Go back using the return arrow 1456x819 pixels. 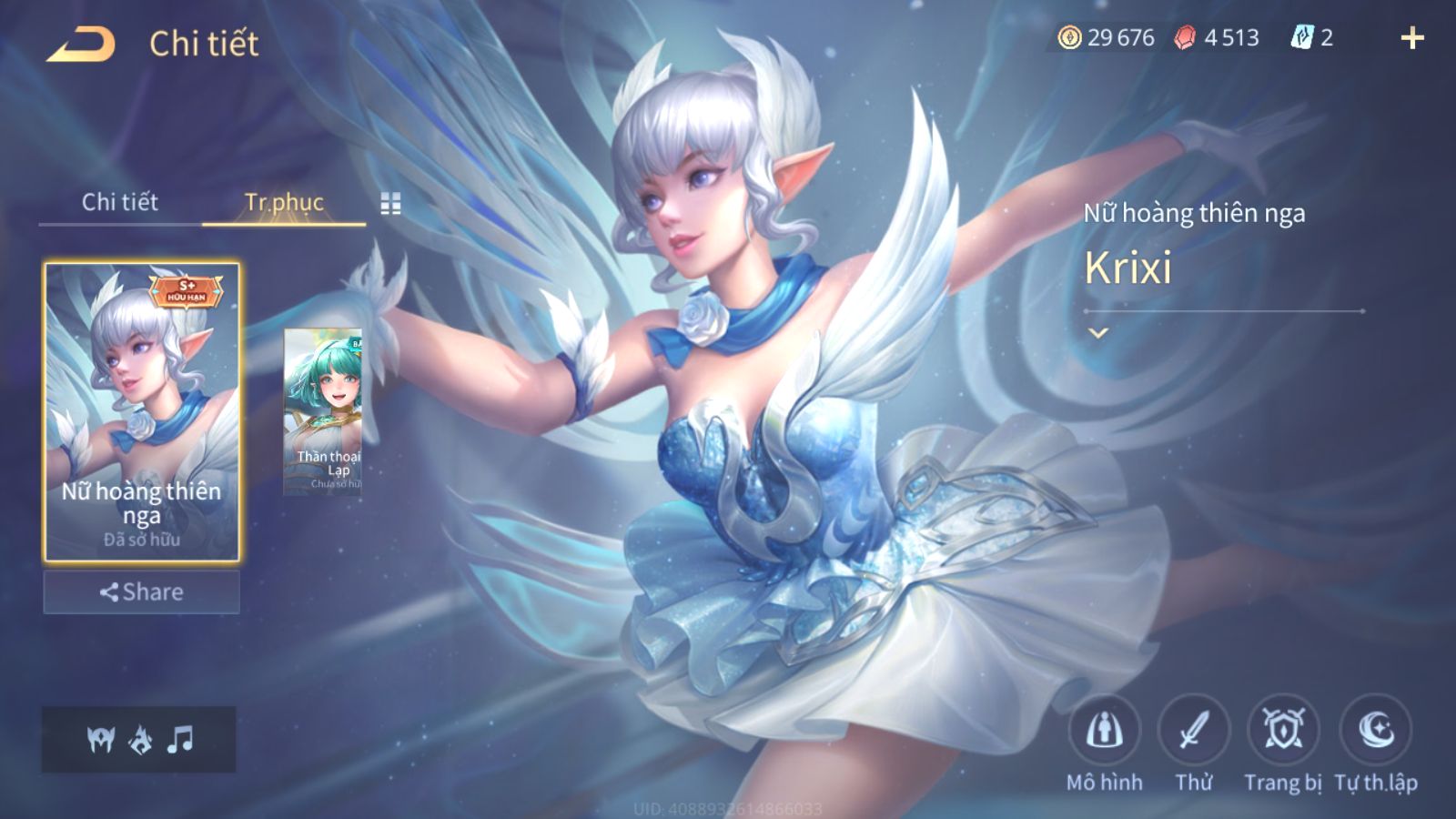pyautogui.click(x=81, y=44)
